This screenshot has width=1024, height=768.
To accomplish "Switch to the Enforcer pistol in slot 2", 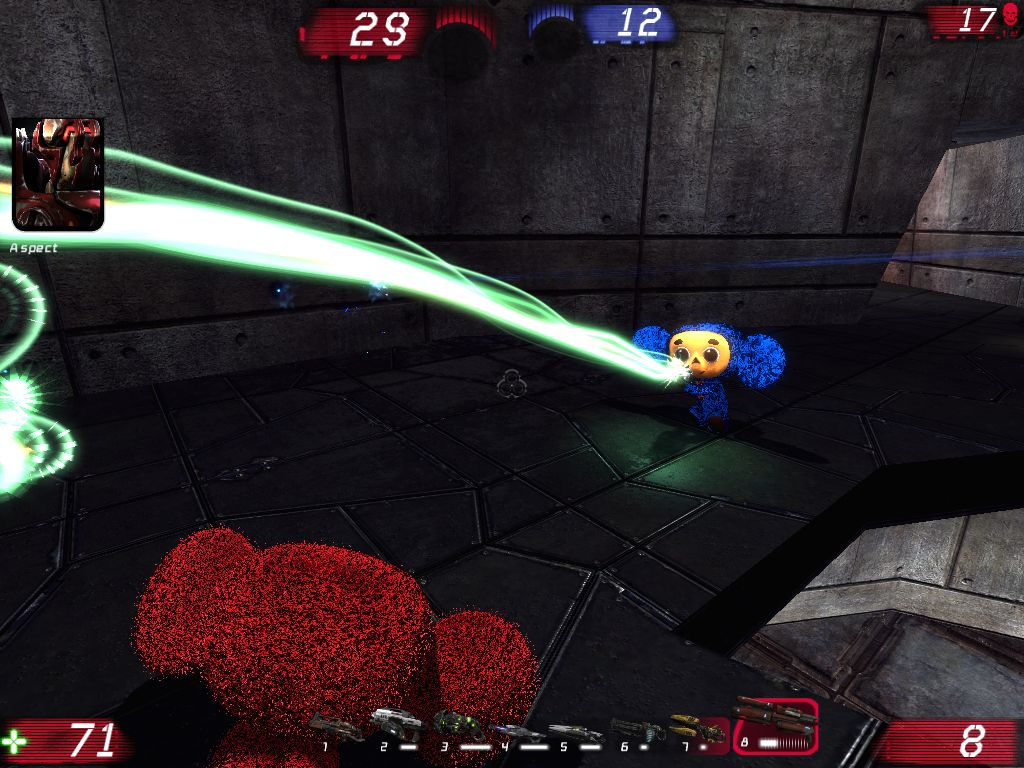I will point(395,722).
